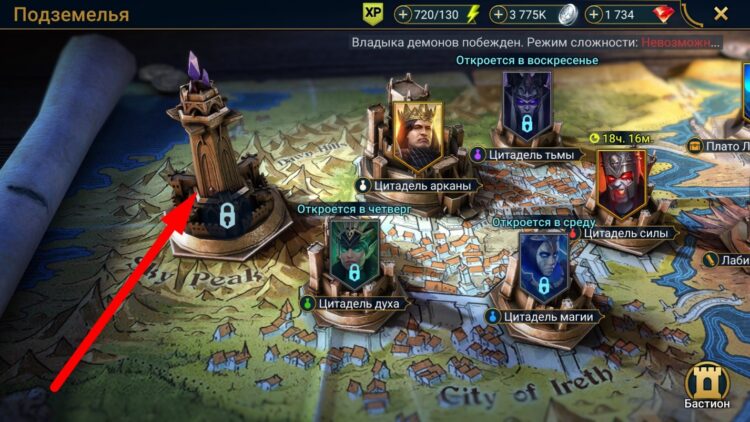Close the Подземелья dungeon screen
This screenshot has height=422, width=750.
click(721, 14)
